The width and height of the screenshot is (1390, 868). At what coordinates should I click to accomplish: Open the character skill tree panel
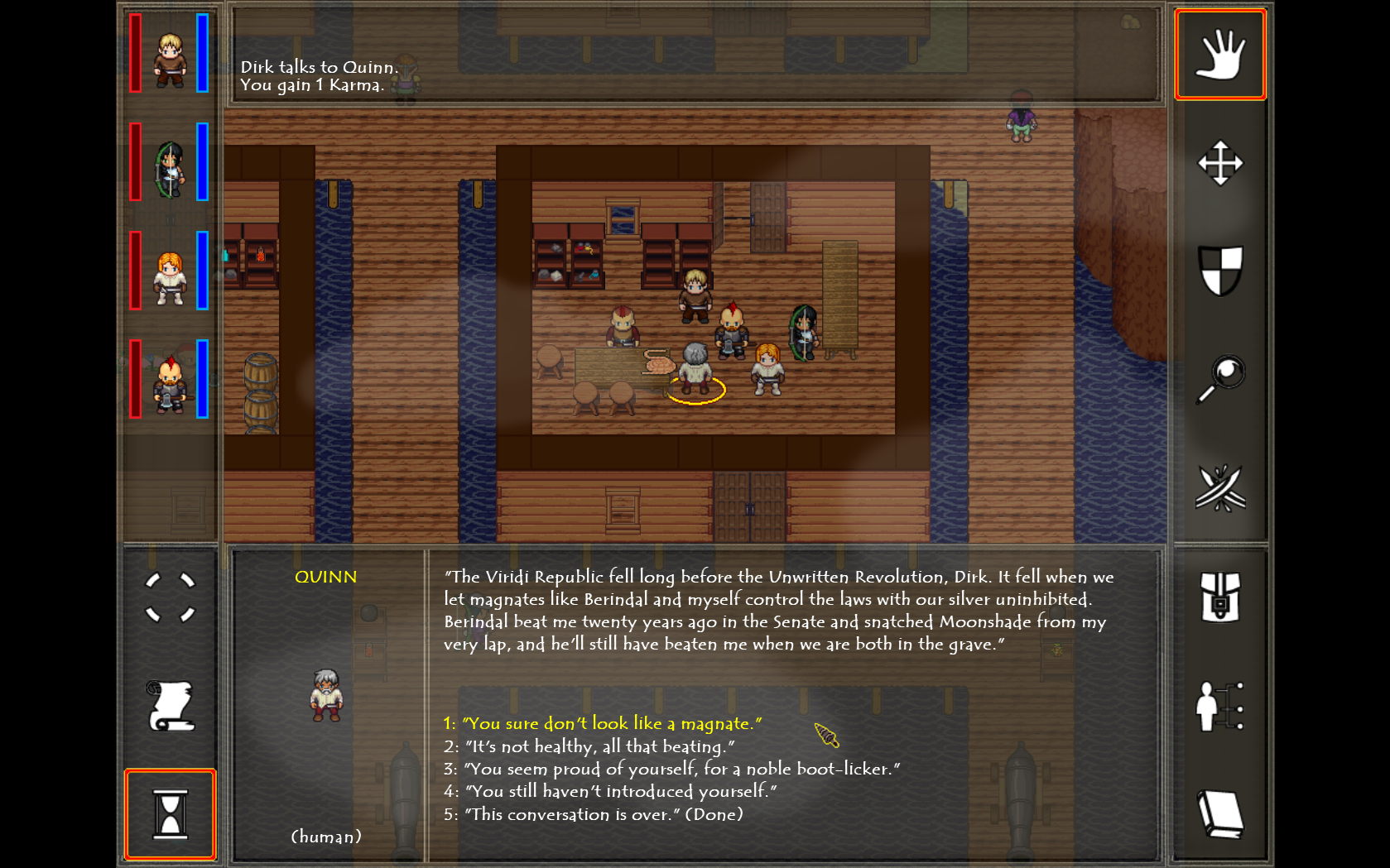pyautogui.click(x=1220, y=707)
